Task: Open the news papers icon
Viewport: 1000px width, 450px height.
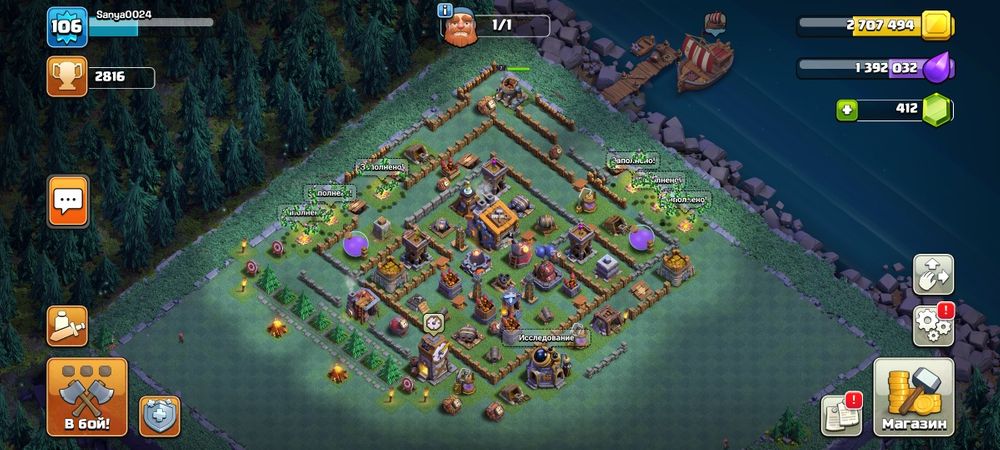Action: 841,414
